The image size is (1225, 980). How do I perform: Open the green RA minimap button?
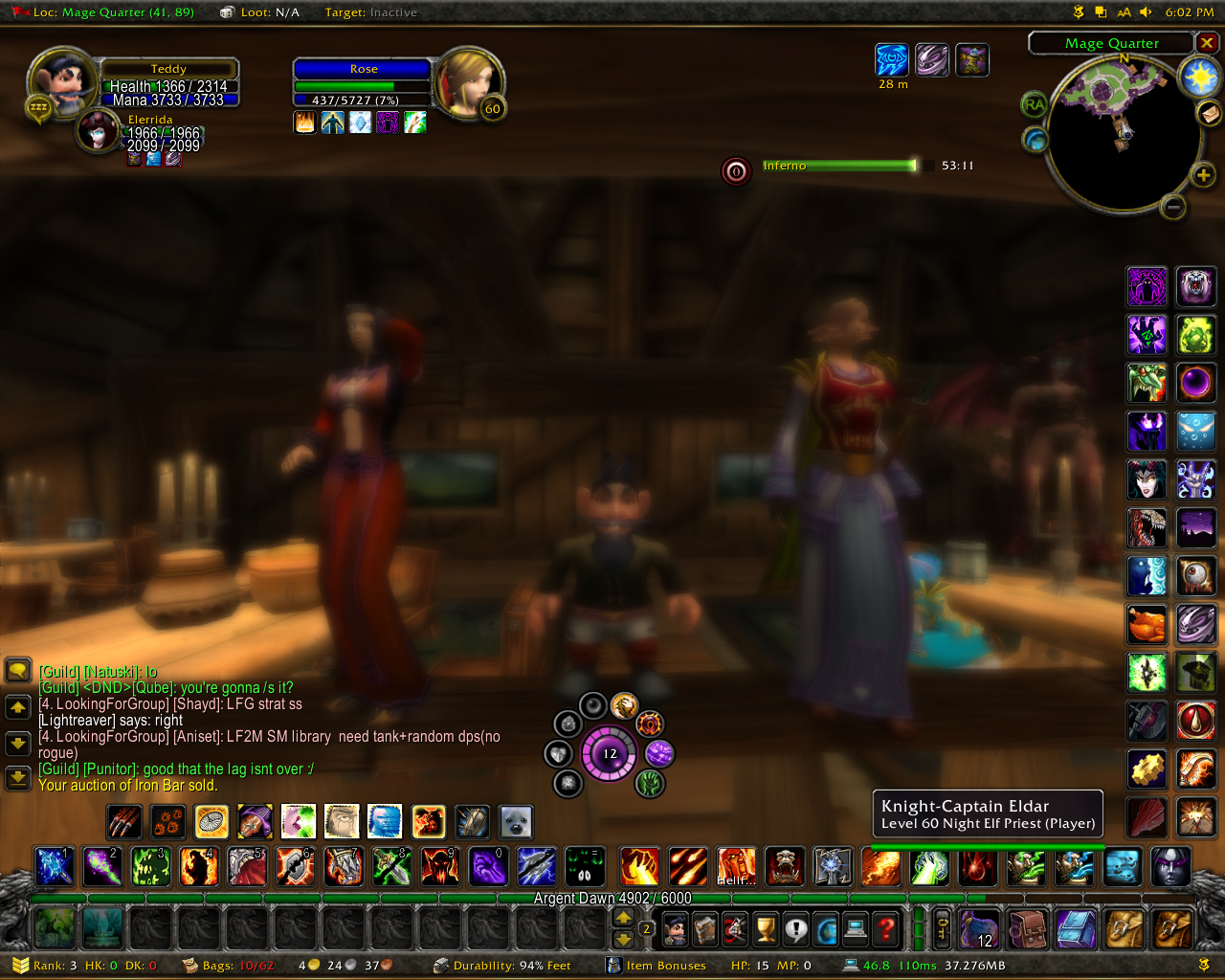(x=1034, y=104)
